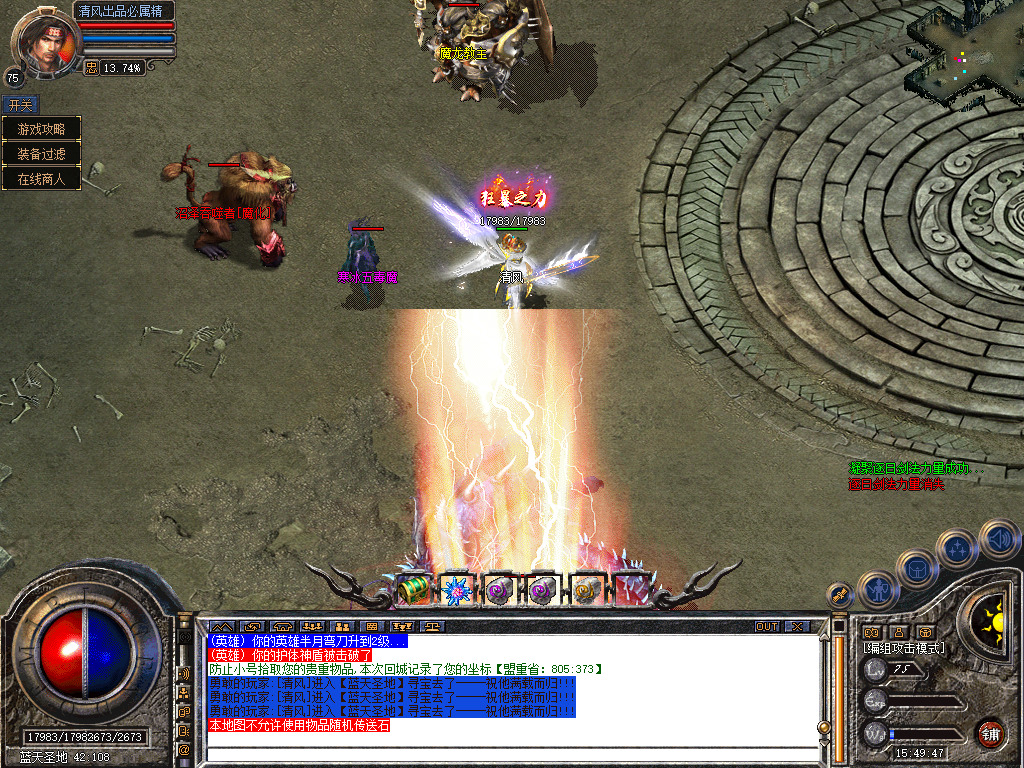Toggle sound with the speaker button
Screen dimensions: 1024x768
coord(998,538)
